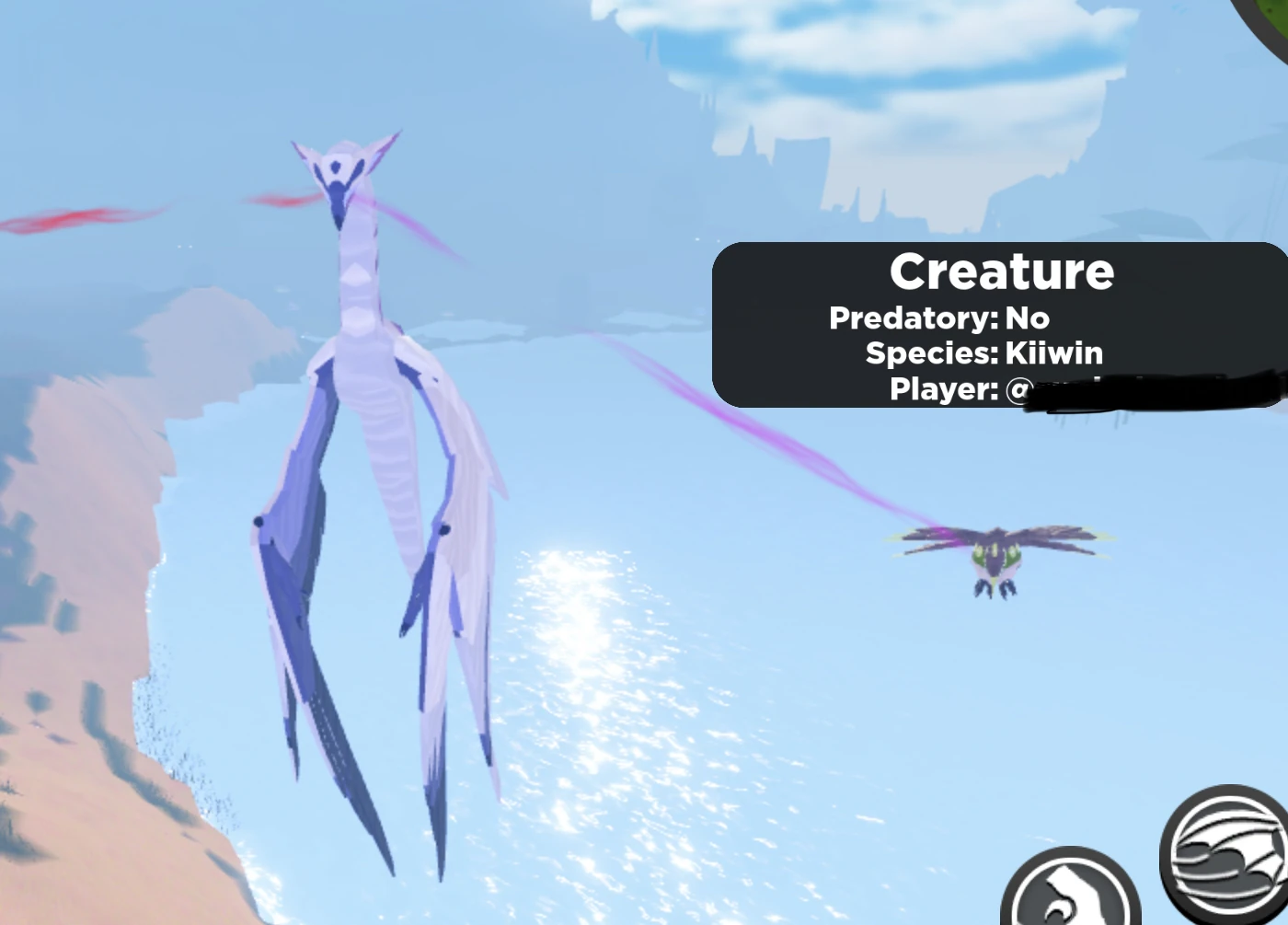Select the large Kiiwin creature in flight

[368, 414]
